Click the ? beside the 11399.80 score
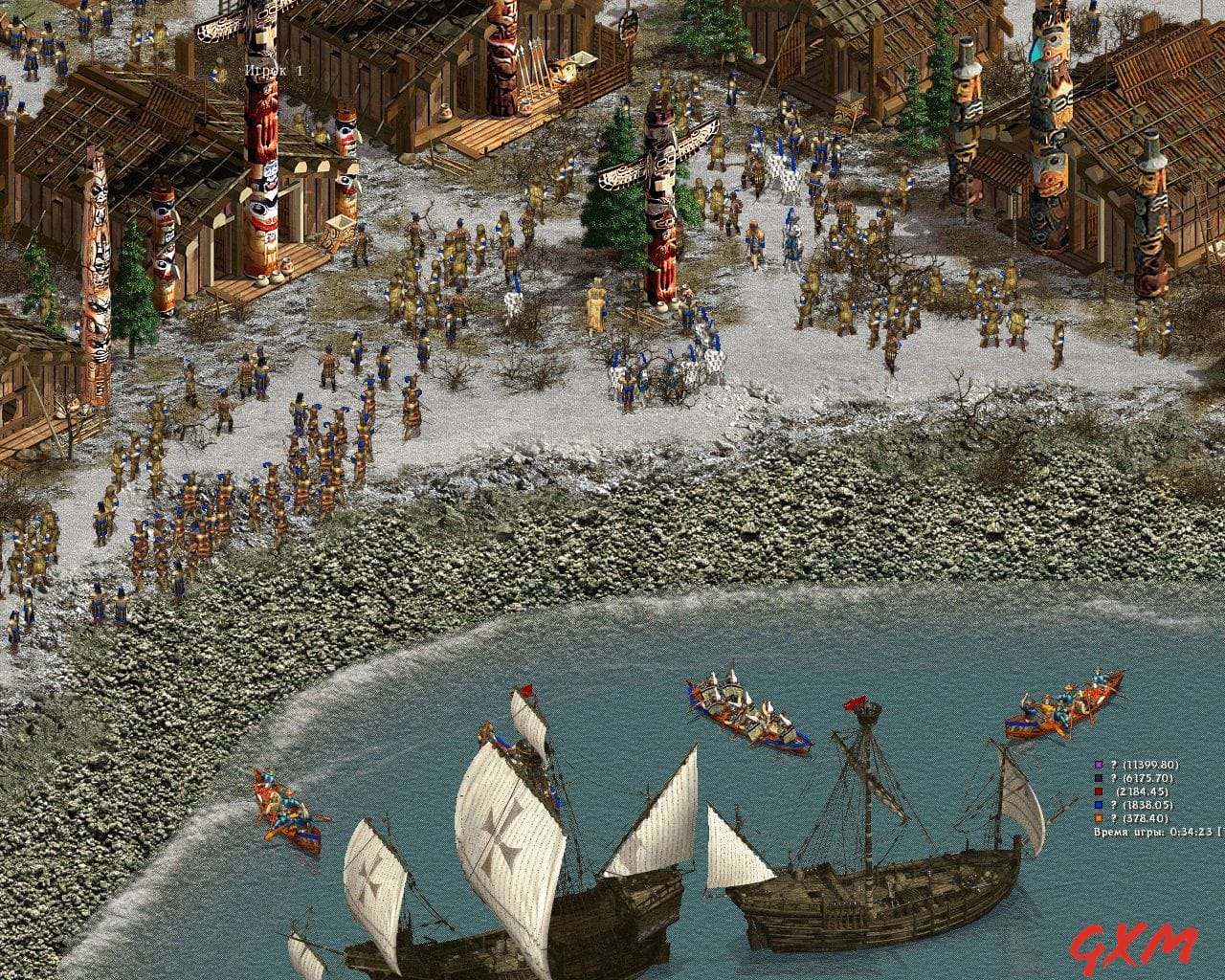1225x980 pixels. click(1113, 766)
